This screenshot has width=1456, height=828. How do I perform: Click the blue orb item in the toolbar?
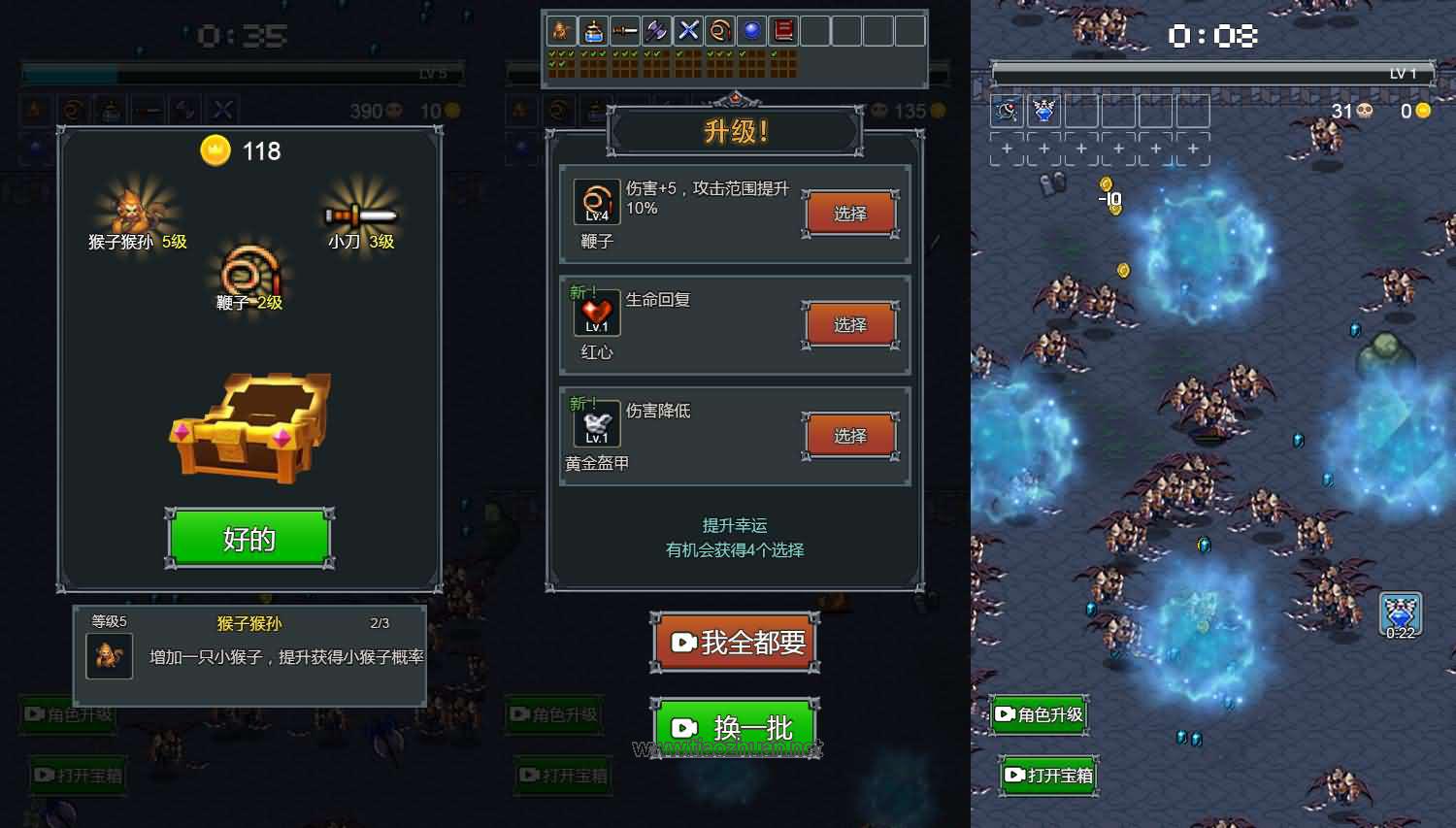click(x=752, y=30)
